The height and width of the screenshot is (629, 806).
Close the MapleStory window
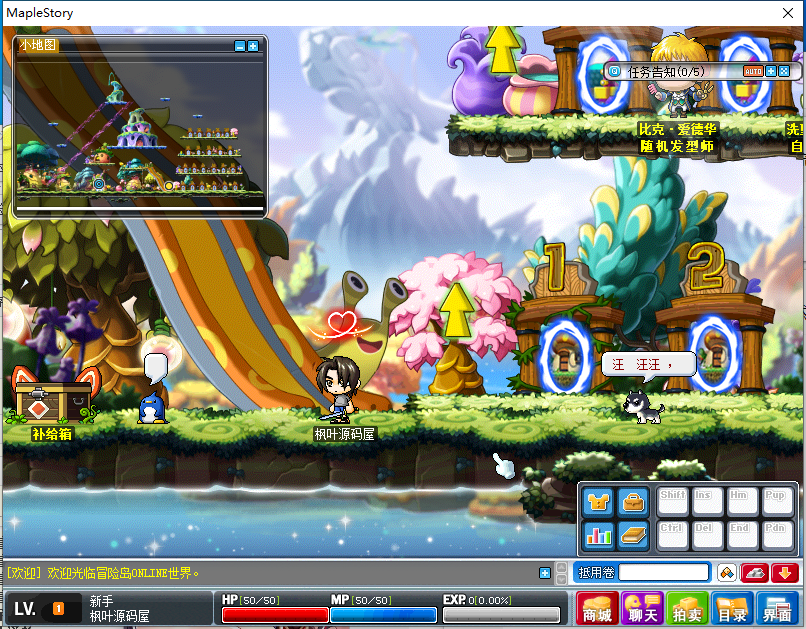click(782, 13)
